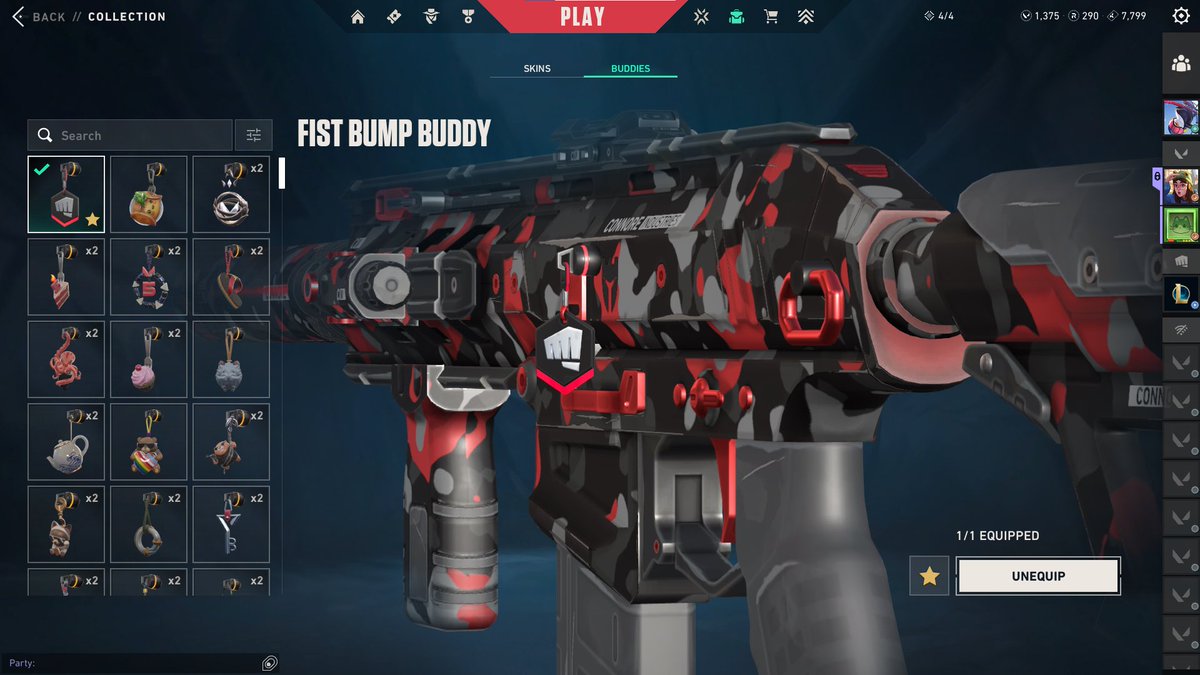Switch to the Skins tab

pyautogui.click(x=537, y=69)
